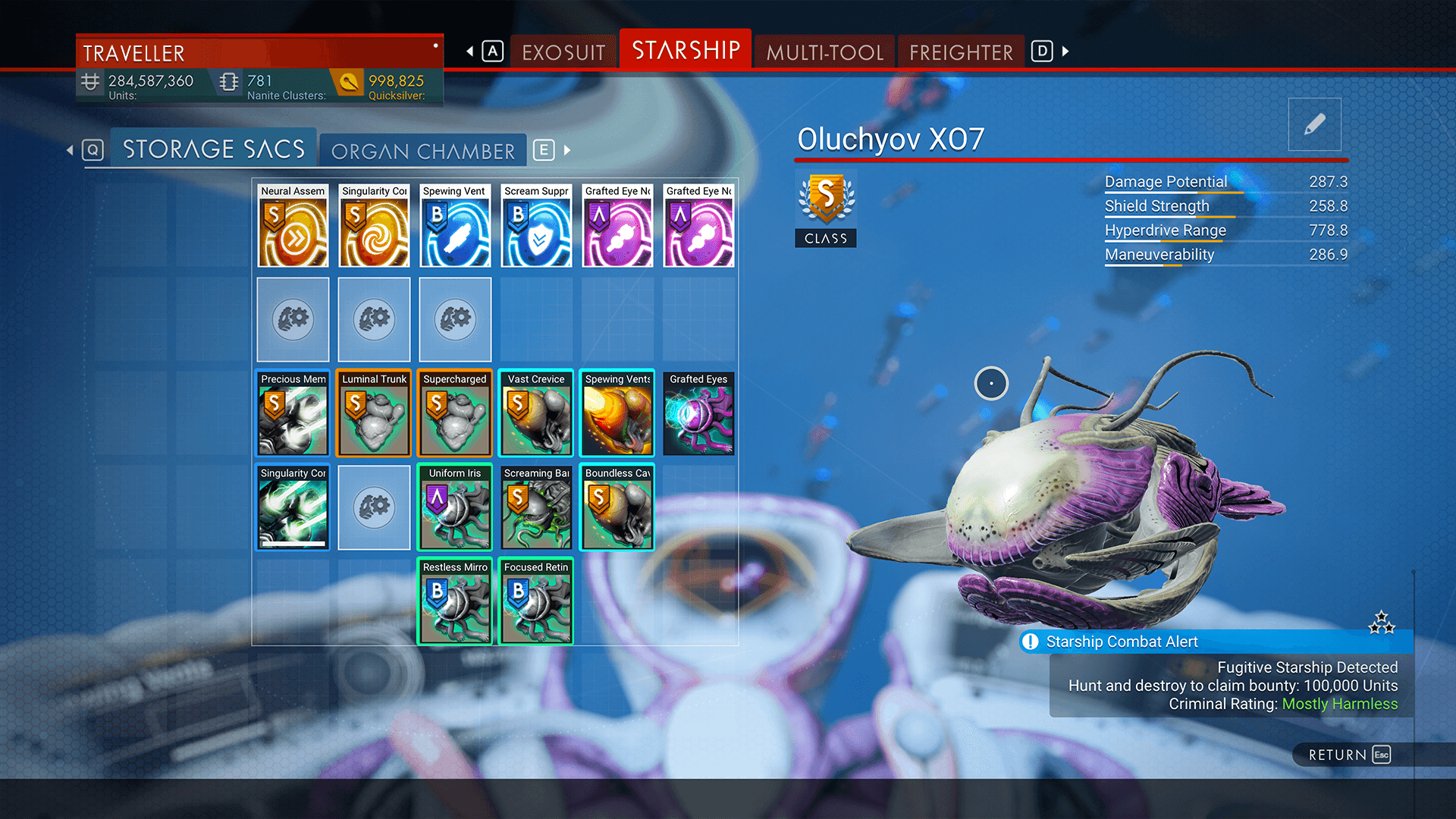The width and height of the screenshot is (1456, 819).
Task: Select the Uniform Iris module icon
Action: point(455,507)
